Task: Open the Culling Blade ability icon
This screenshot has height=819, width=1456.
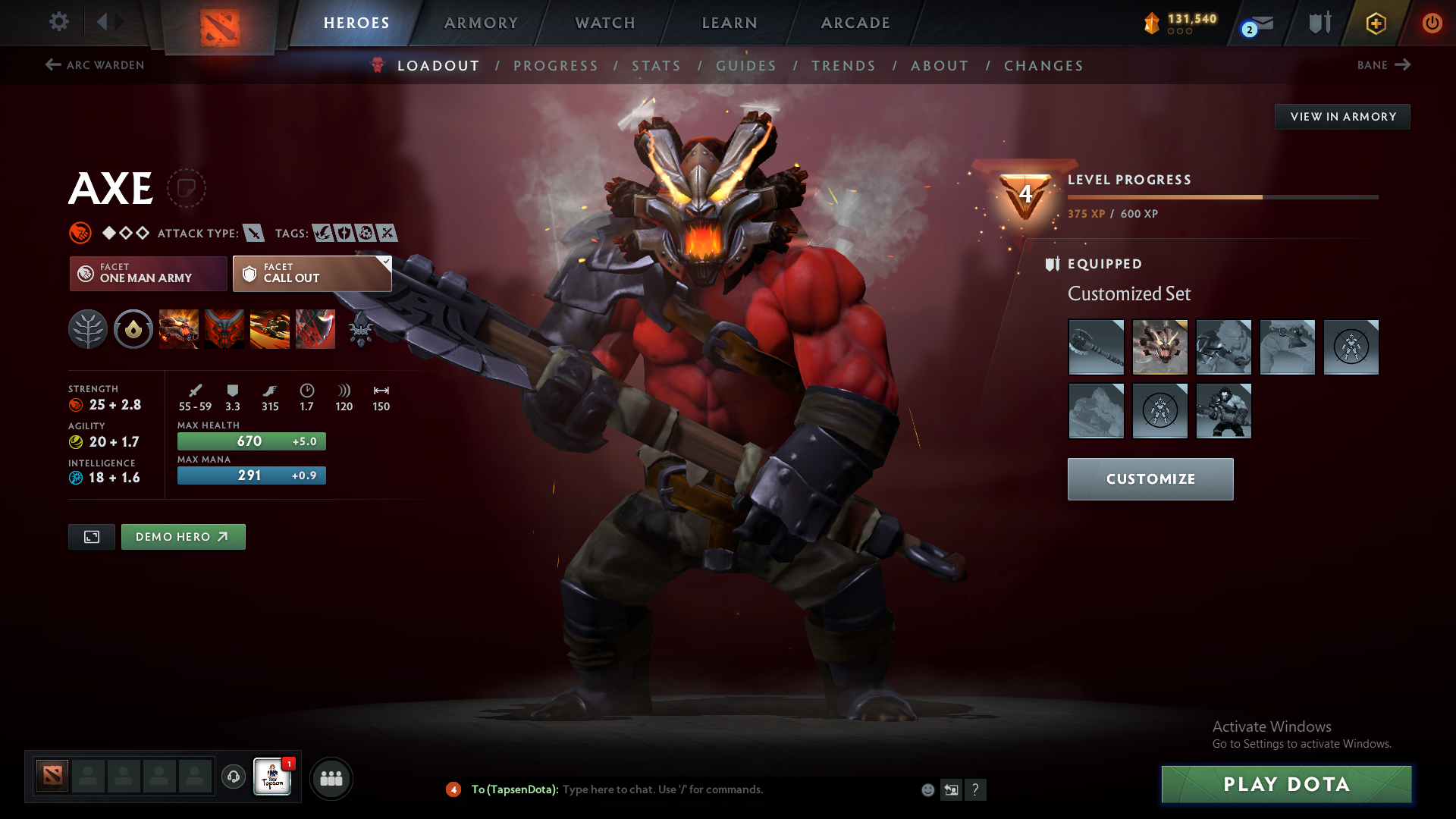Action: coord(315,329)
